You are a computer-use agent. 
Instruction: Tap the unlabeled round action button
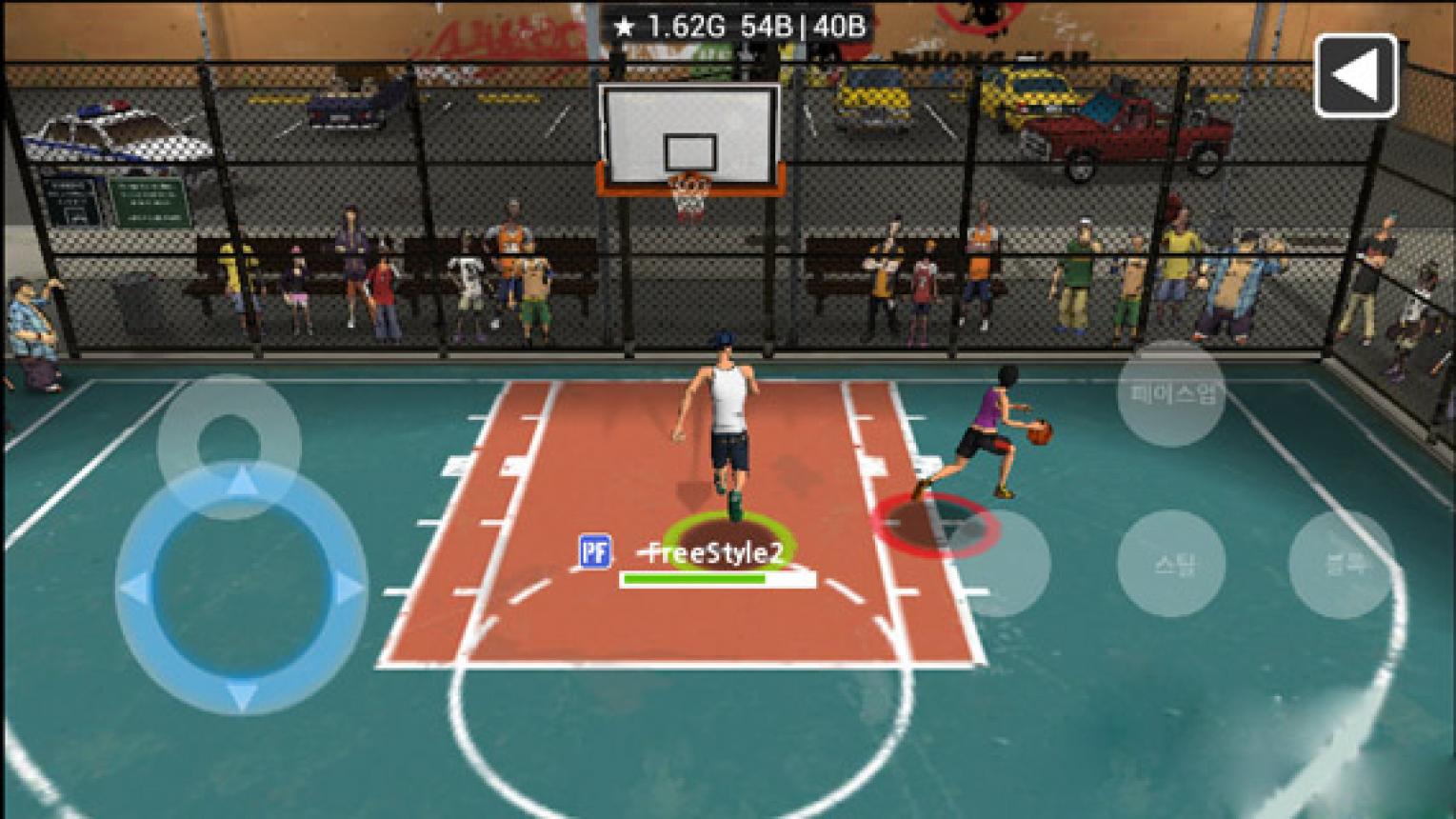1000,564
